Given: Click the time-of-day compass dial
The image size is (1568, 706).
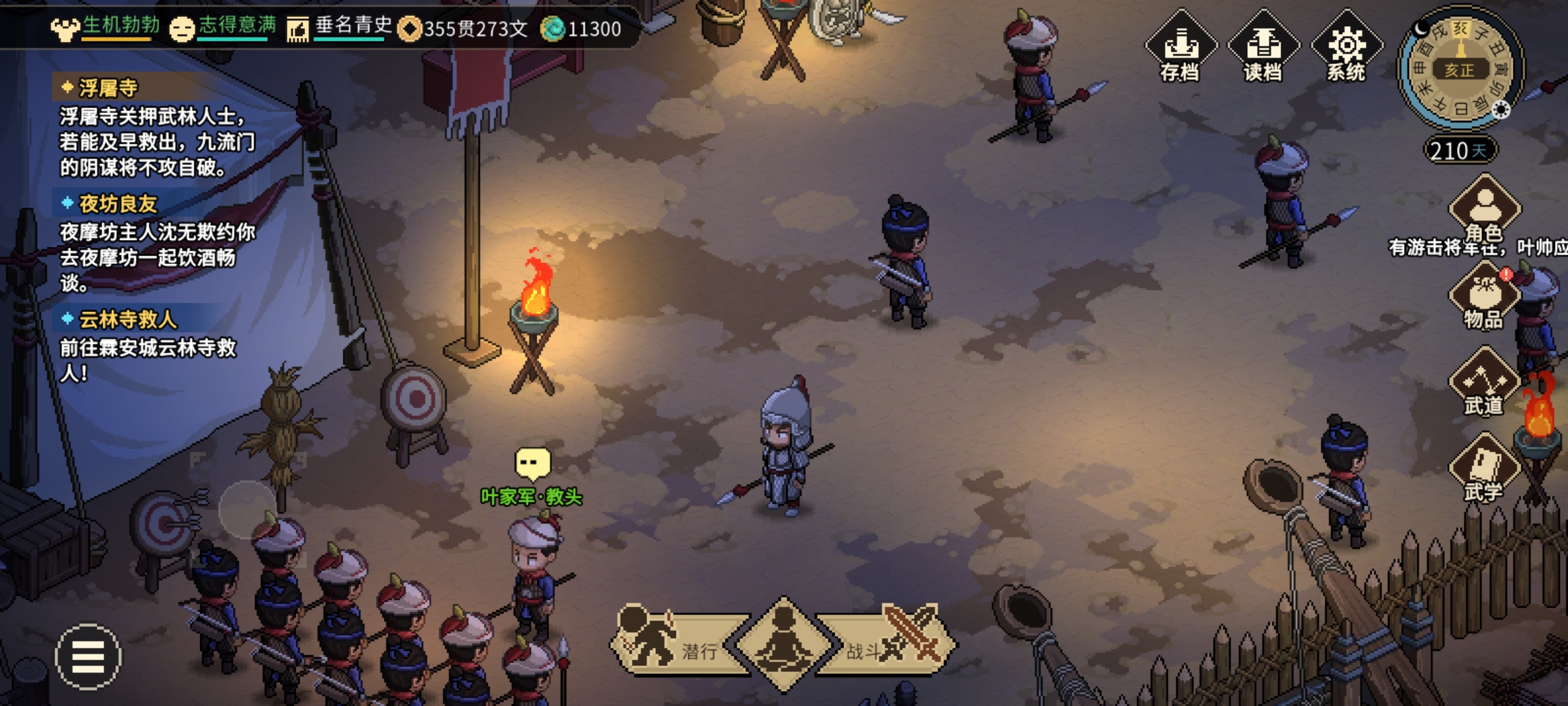Looking at the screenshot, I should (x=1460, y=69).
